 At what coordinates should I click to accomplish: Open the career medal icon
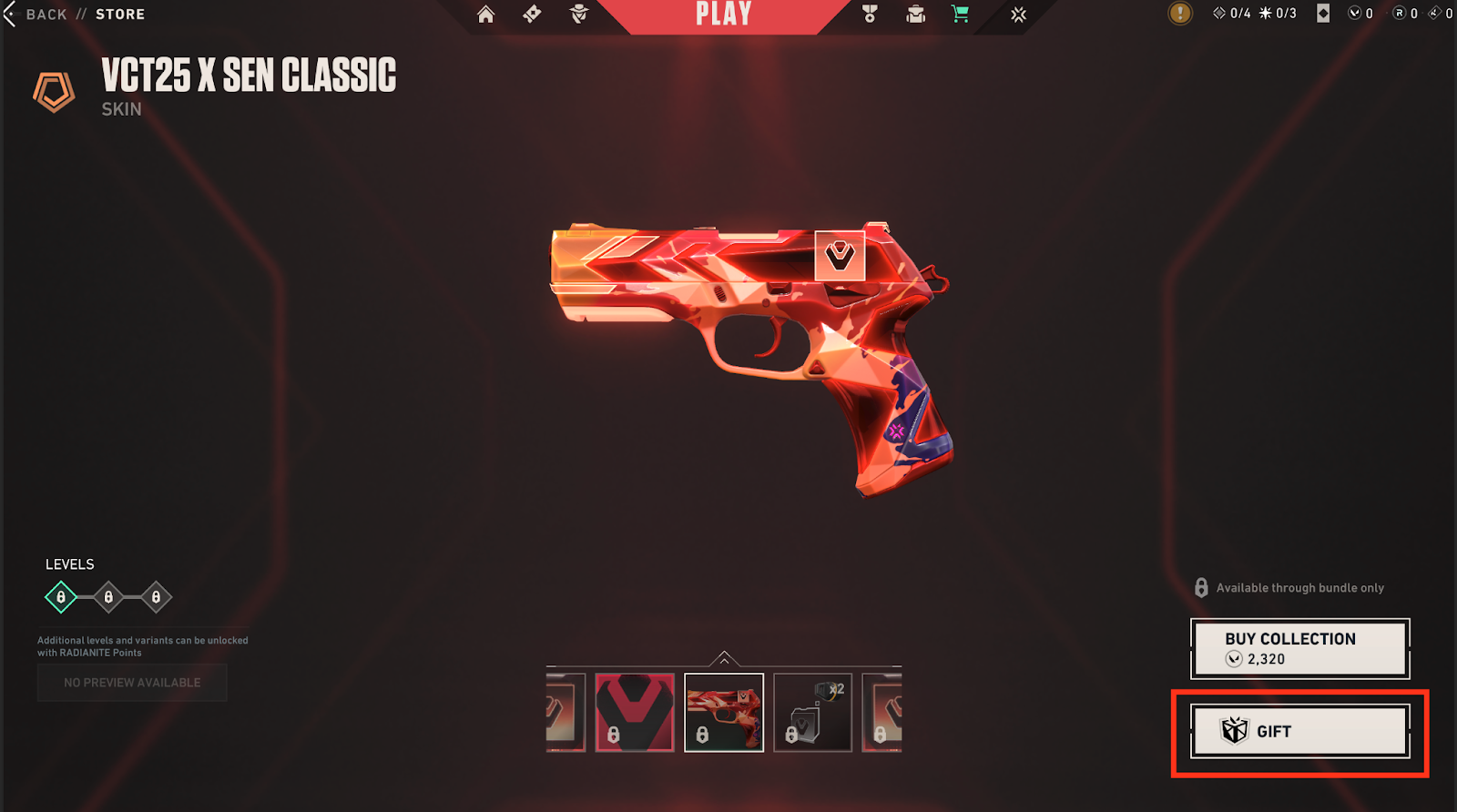870,14
